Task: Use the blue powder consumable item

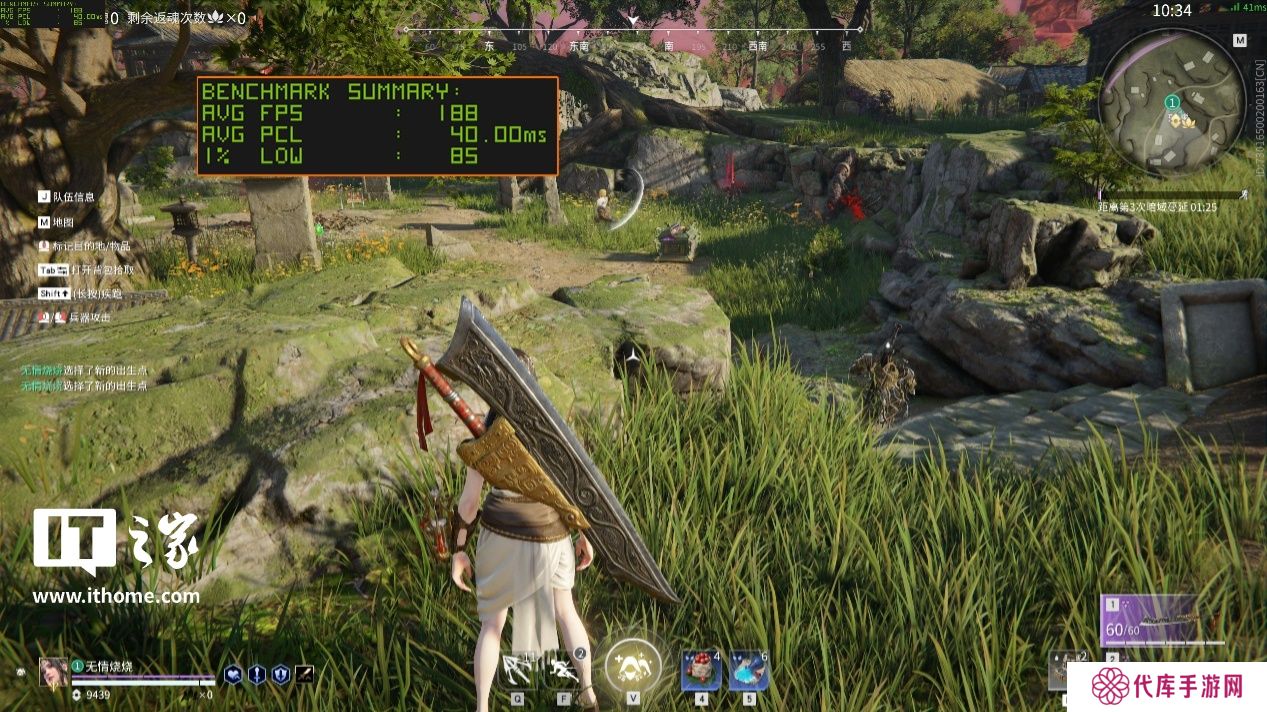Action: click(749, 670)
